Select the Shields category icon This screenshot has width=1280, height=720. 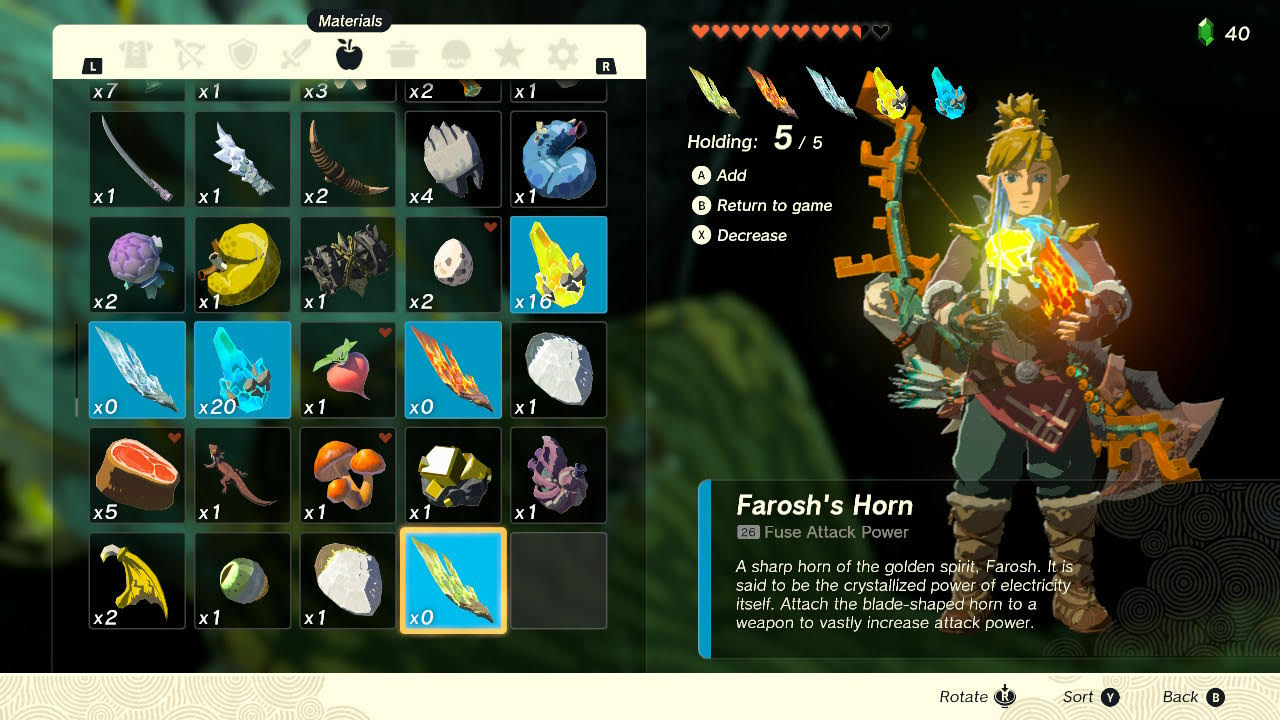pyautogui.click(x=244, y=55)
